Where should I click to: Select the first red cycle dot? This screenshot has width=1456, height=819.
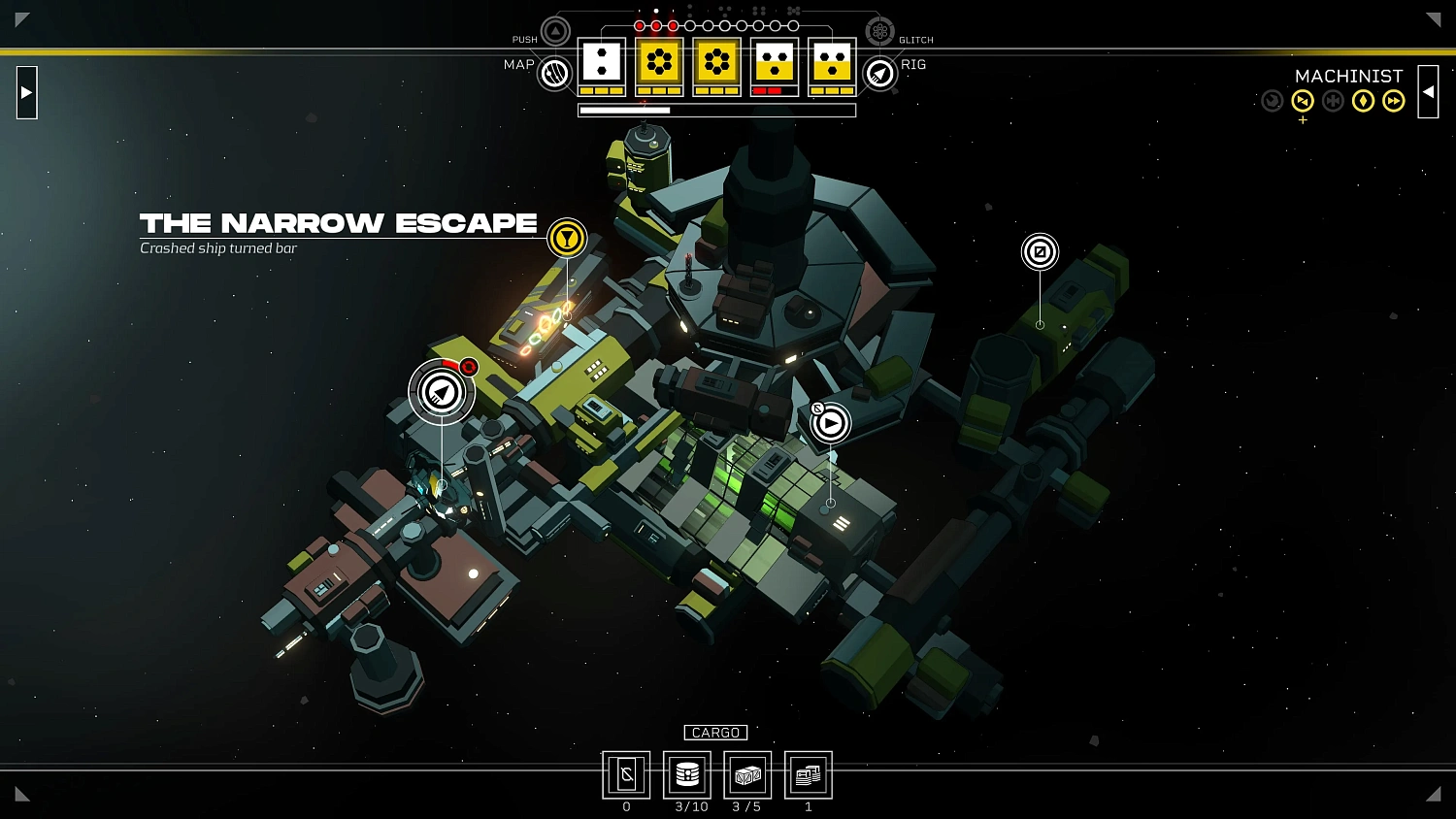point(640,25)
